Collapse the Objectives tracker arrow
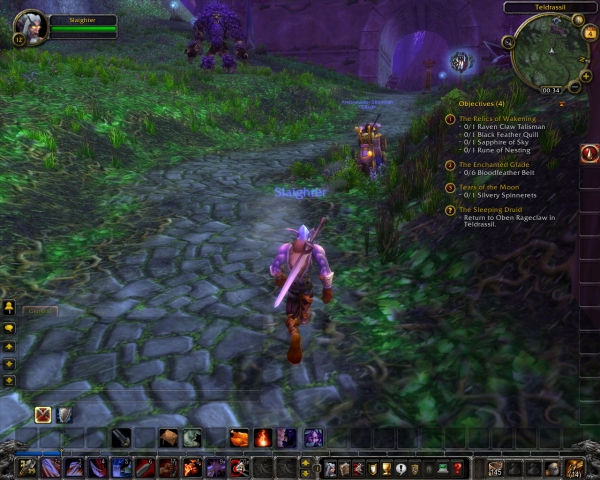Image resolution: width=600 pixels, height=480 pixels. point(561,103)
